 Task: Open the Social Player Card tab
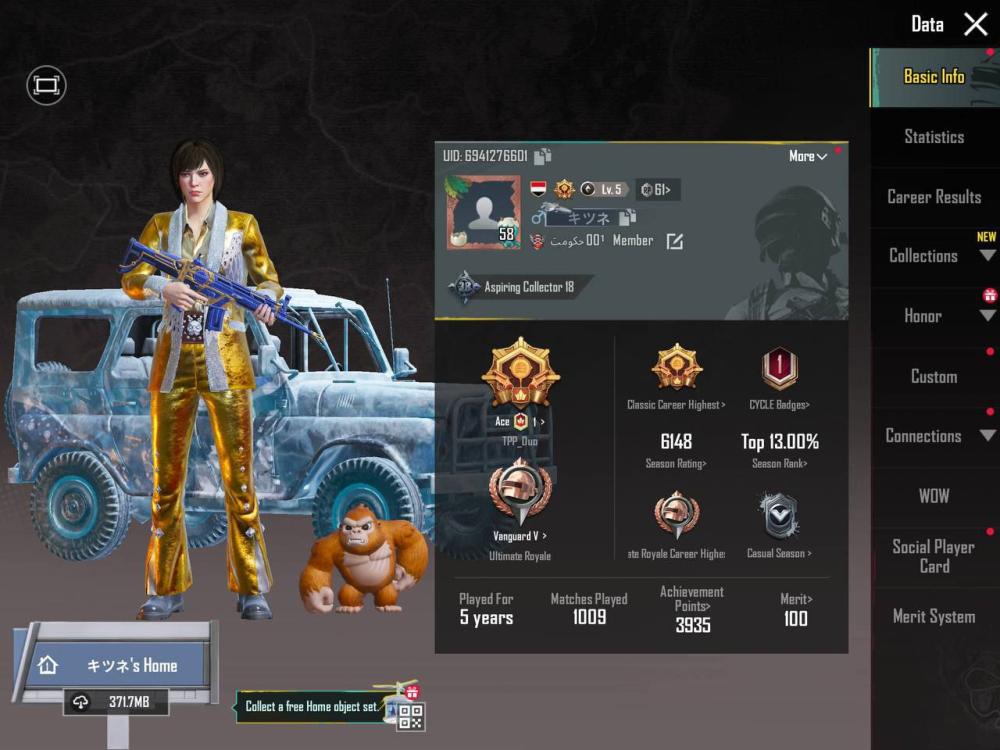point(934,556)
